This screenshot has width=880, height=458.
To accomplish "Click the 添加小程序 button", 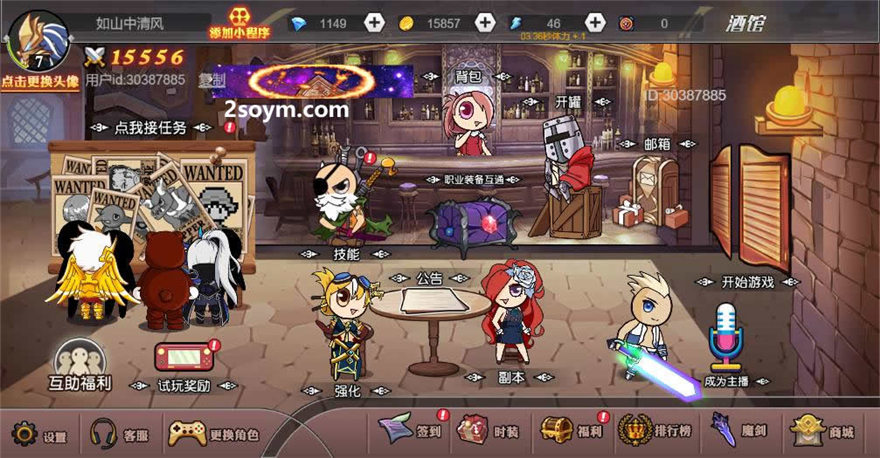I will (239, 21).
